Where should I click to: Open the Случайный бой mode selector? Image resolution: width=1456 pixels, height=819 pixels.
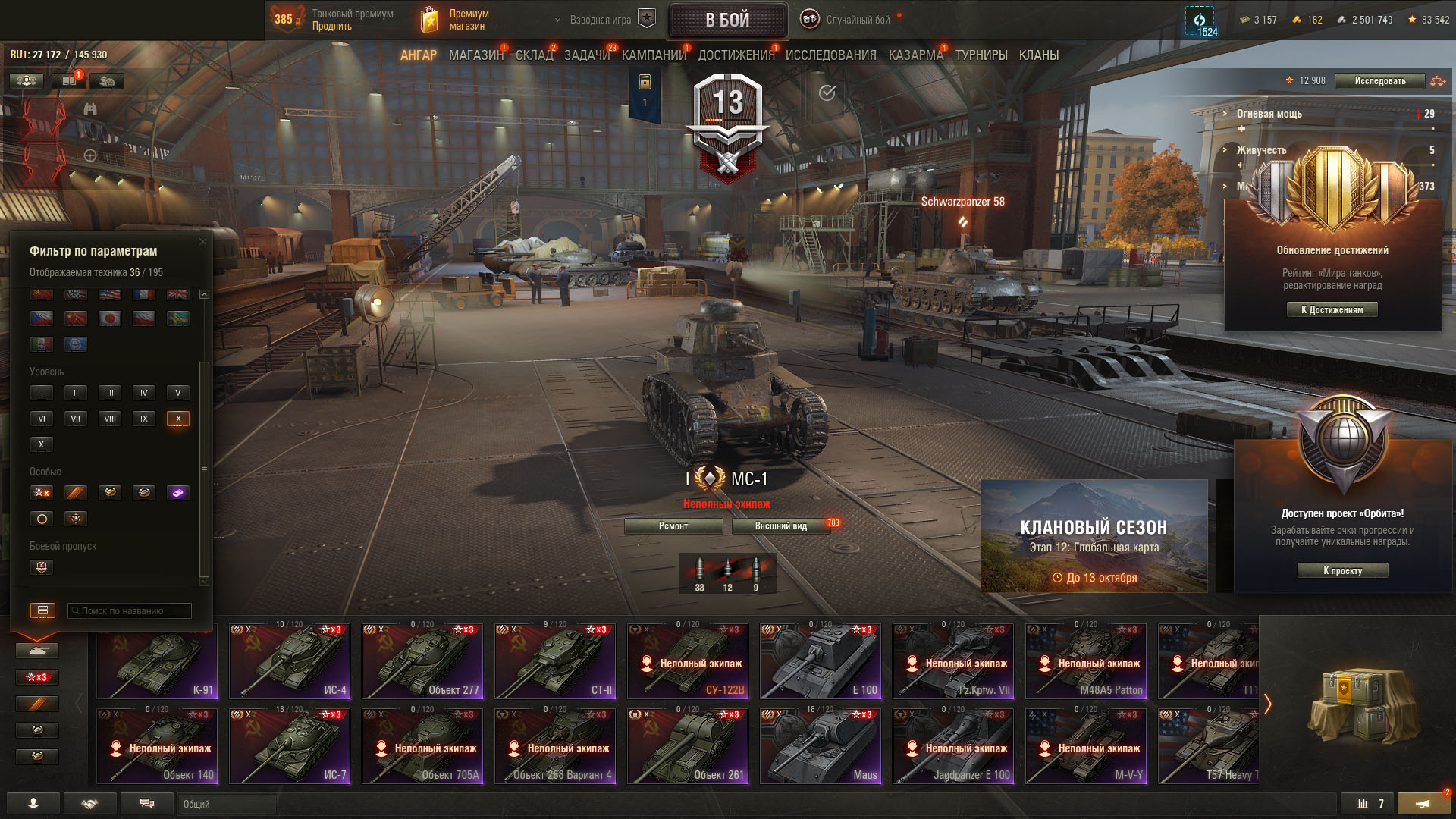point(857,20)
